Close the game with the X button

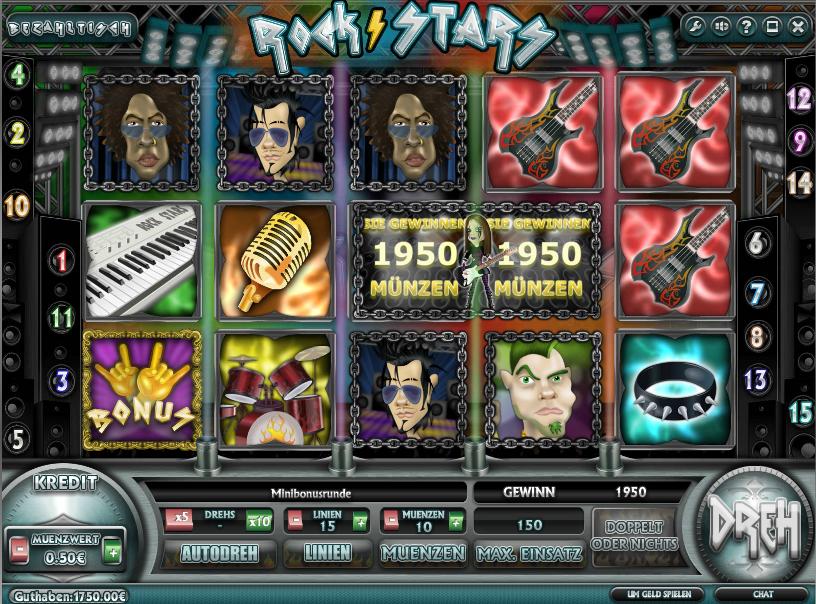coord(796,26)
